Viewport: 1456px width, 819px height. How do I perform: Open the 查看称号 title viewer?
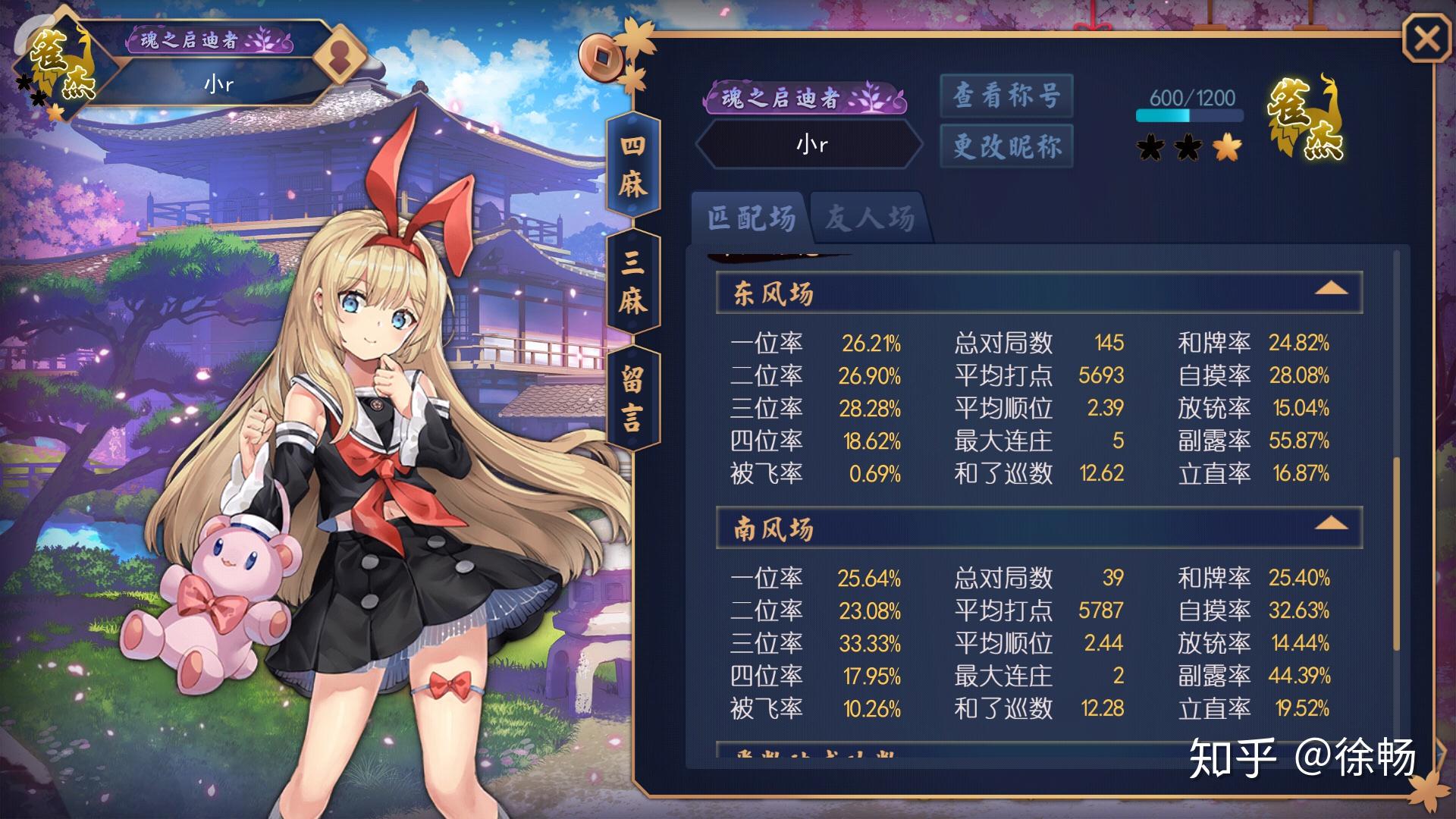click(x=1006, y=96)
